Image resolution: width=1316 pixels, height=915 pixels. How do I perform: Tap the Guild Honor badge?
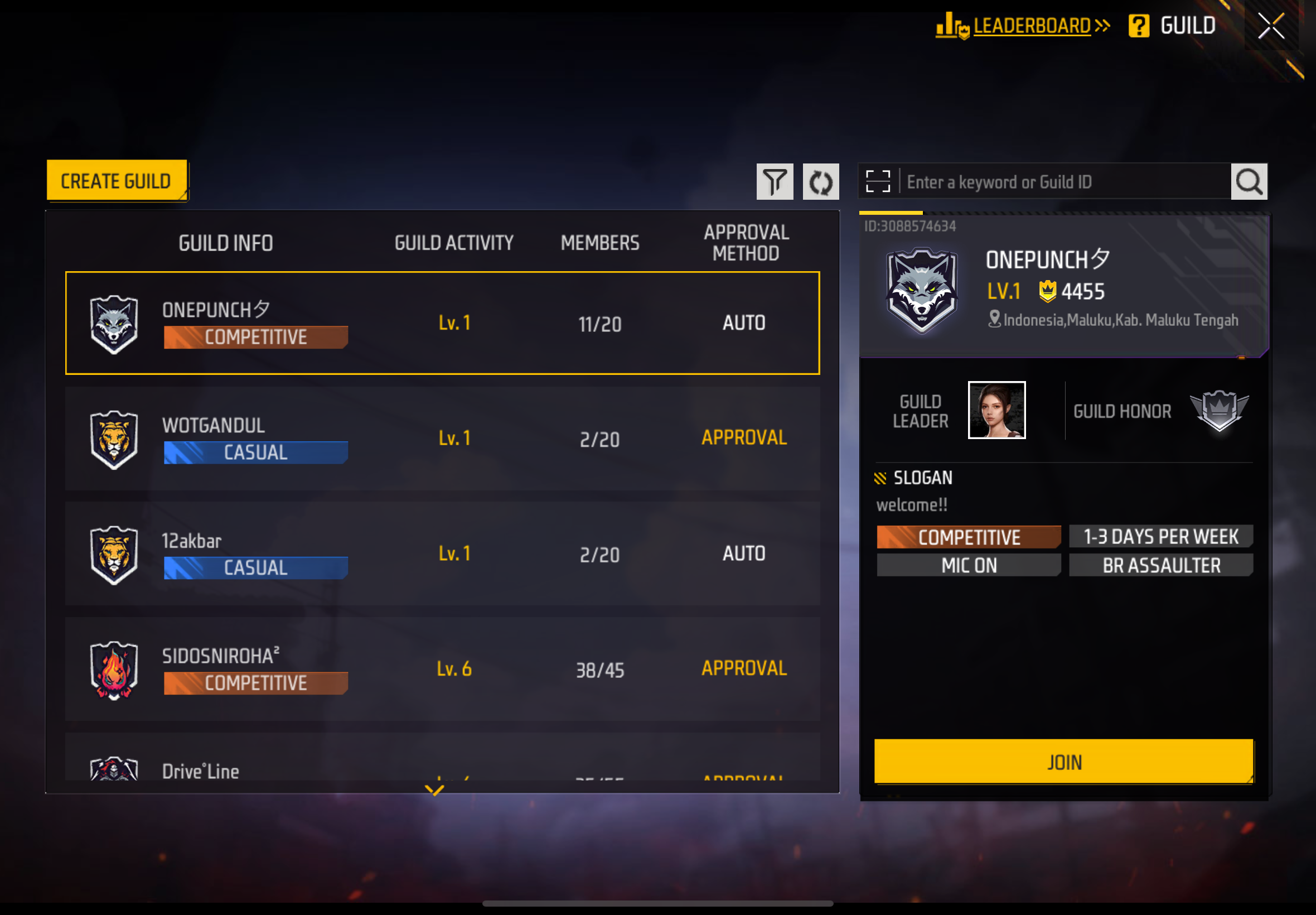[x=1218, y=410]
